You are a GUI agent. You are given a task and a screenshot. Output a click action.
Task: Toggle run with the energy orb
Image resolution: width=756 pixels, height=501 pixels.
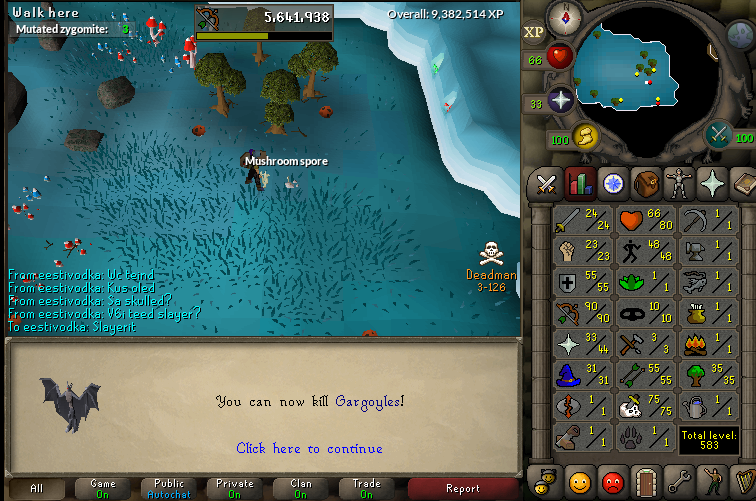[x=583, y=136]
